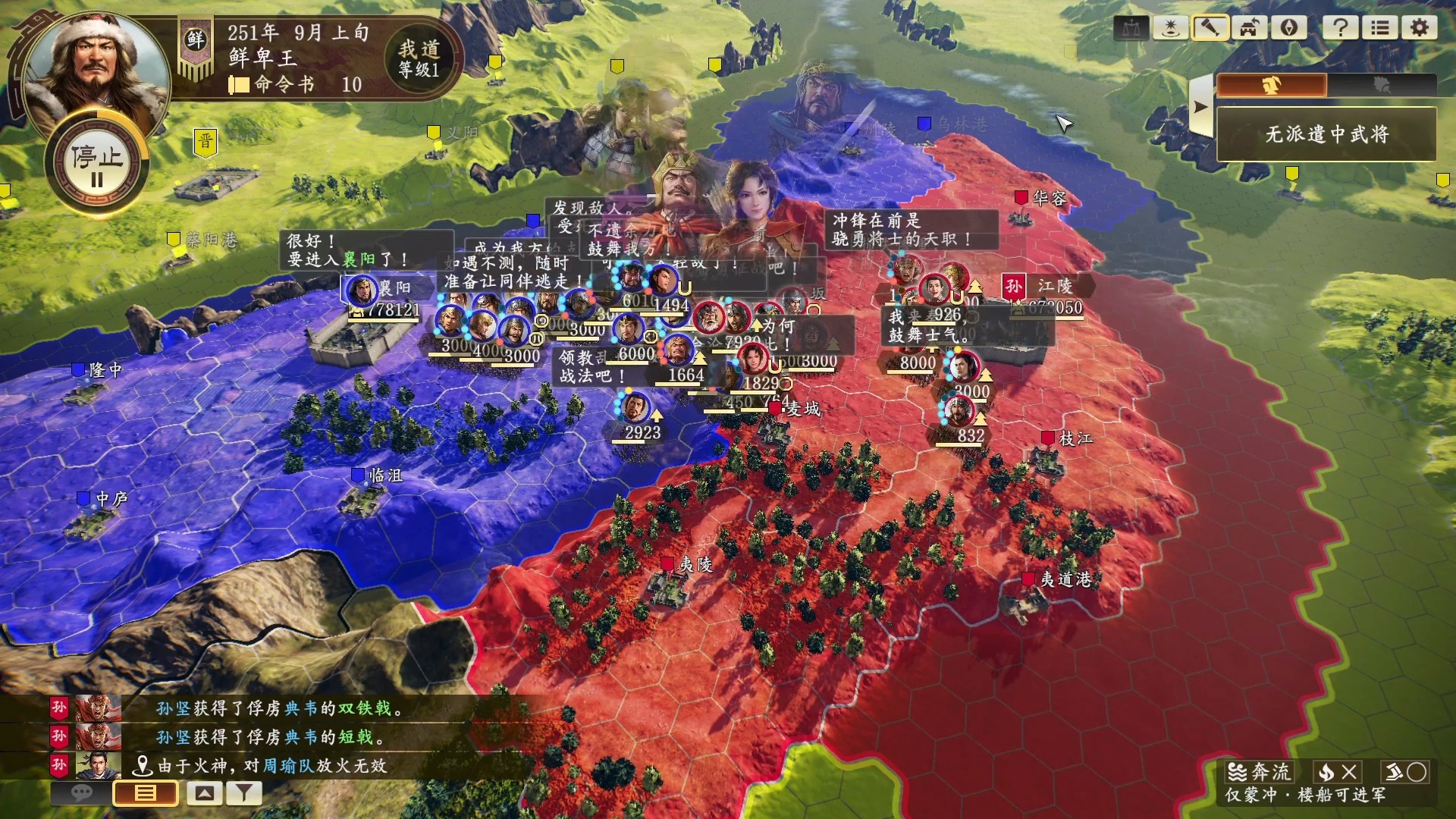Expand the message log with up arrow
This screenshot has height=819, width=1456.
tap(205, 793)
